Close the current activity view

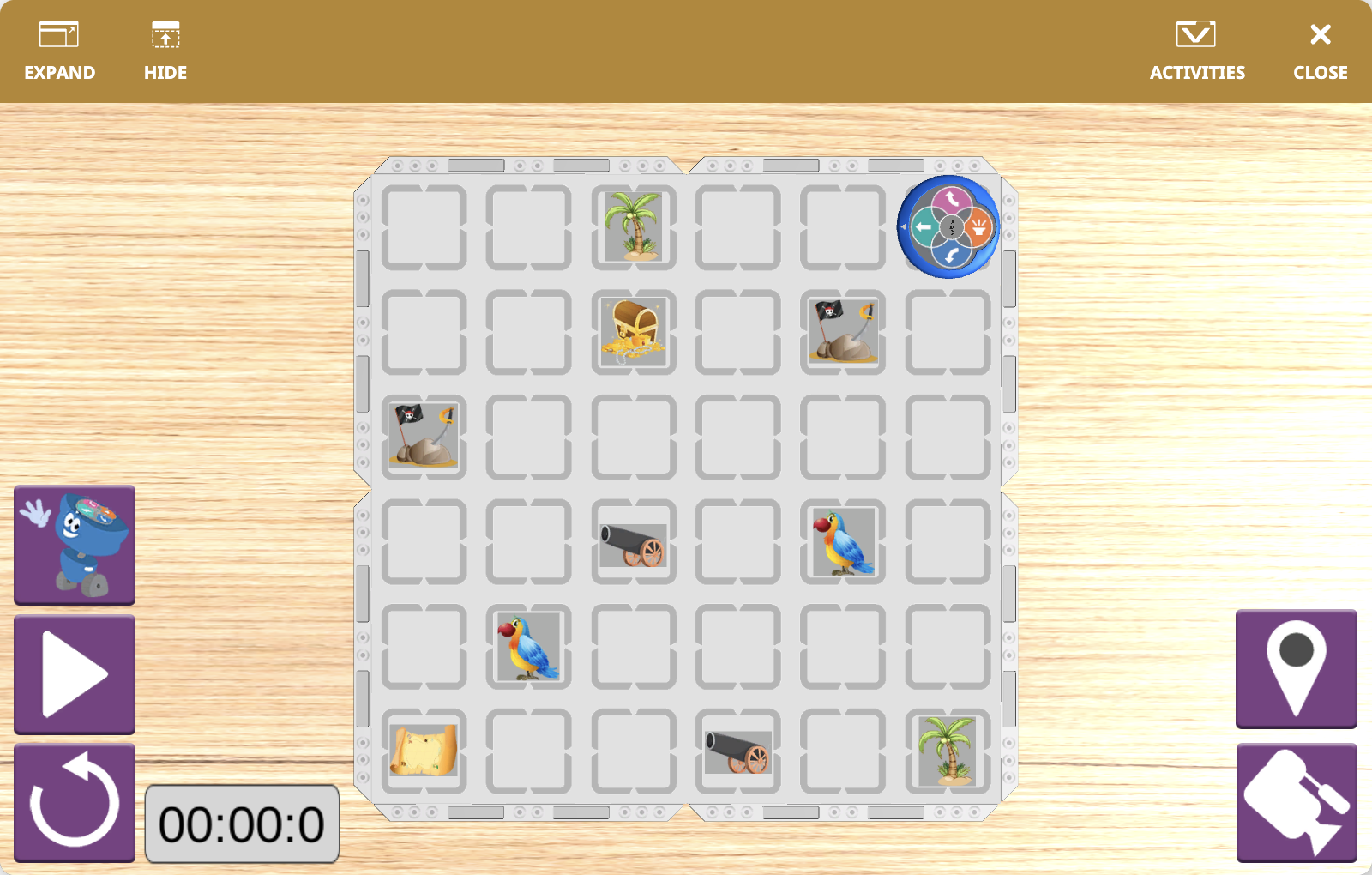(x=1319, y=47)
